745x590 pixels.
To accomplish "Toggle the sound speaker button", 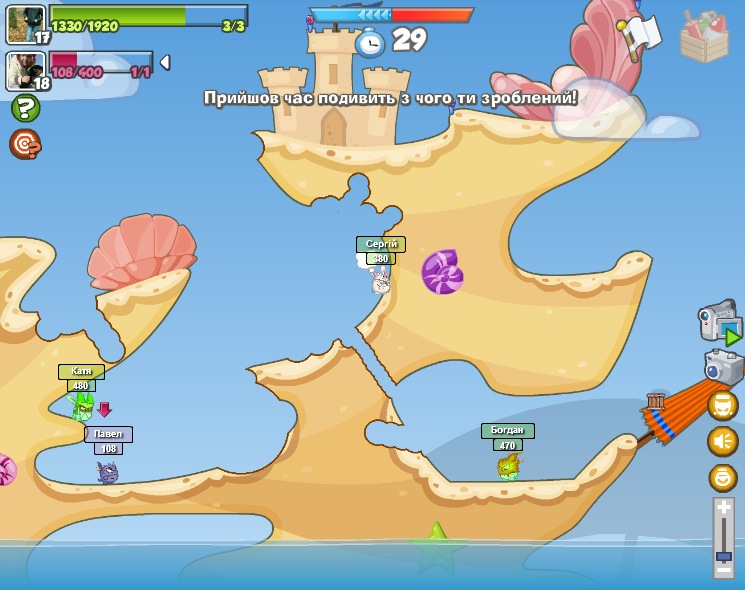I will (723, 441).
